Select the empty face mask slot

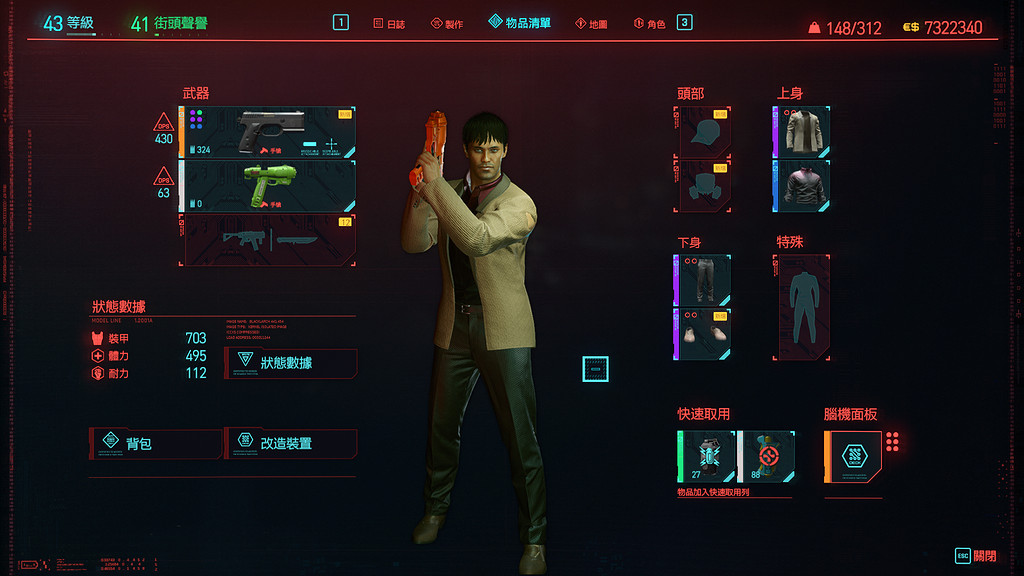click(704, 186)
